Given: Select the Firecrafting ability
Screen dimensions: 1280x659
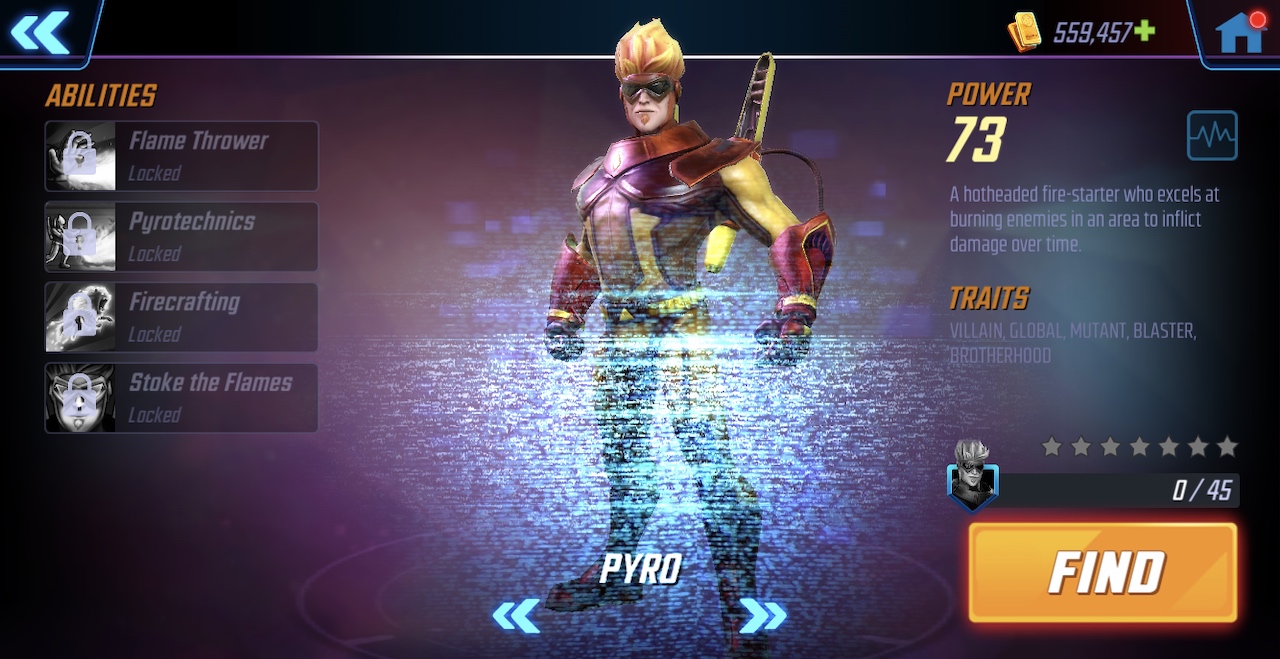Looking at the screenshot, I should pos(181,317).
